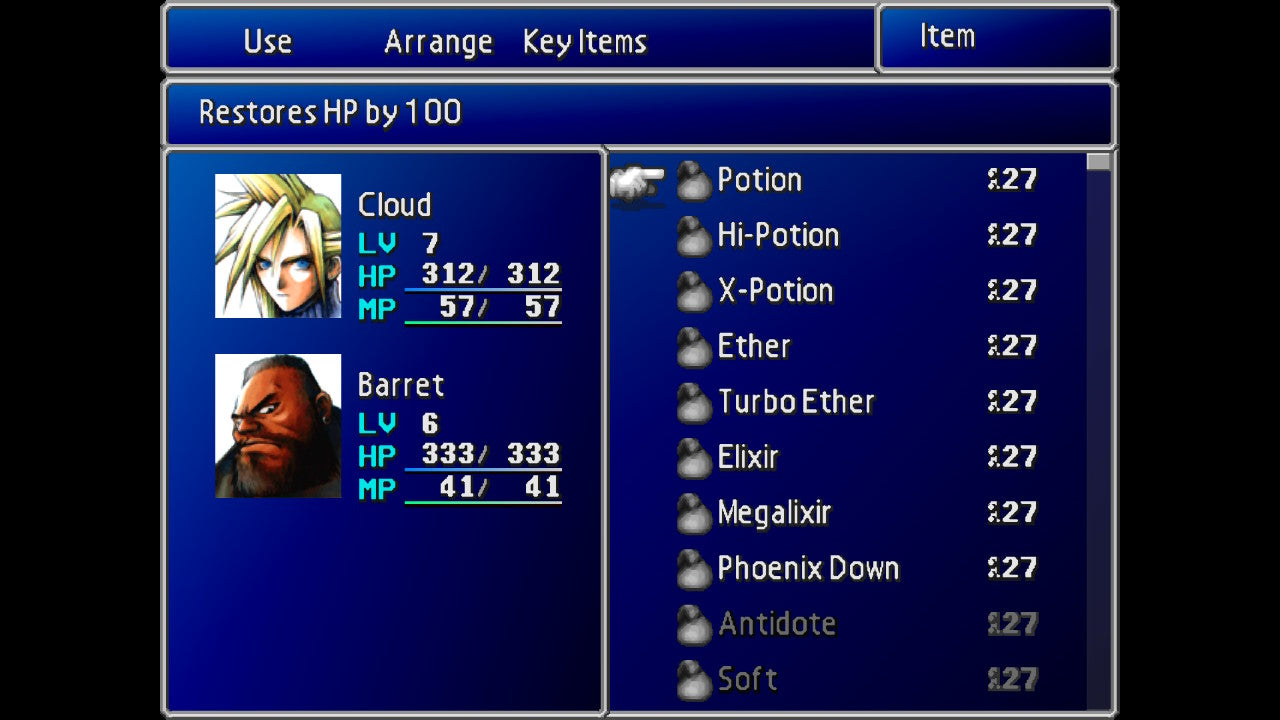The width and height of the screenshot is (1280, 720).
Task: Select the grayed-out Soft item
Action: tap(747, 679)
